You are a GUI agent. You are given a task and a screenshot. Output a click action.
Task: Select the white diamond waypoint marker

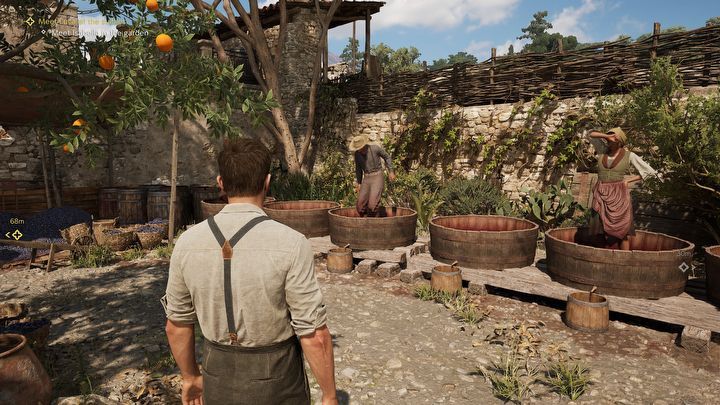683,267
